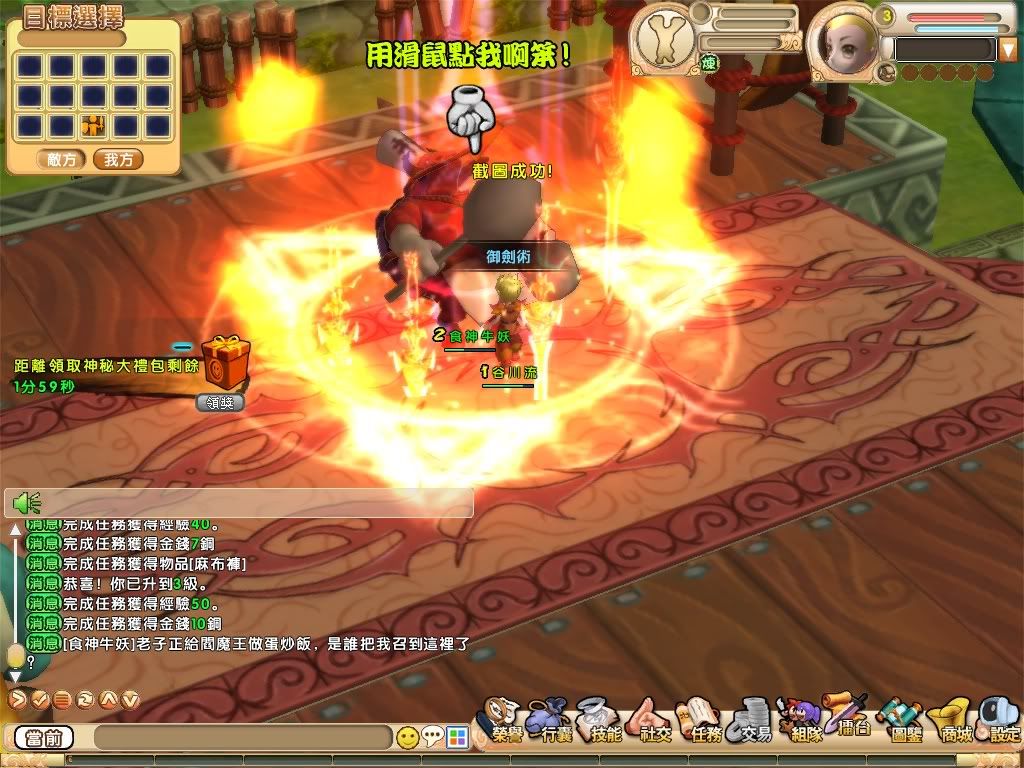Screen dimensions: 1024x768
Task: Select the golden warrior target slot
Action: tap(94, 125)
